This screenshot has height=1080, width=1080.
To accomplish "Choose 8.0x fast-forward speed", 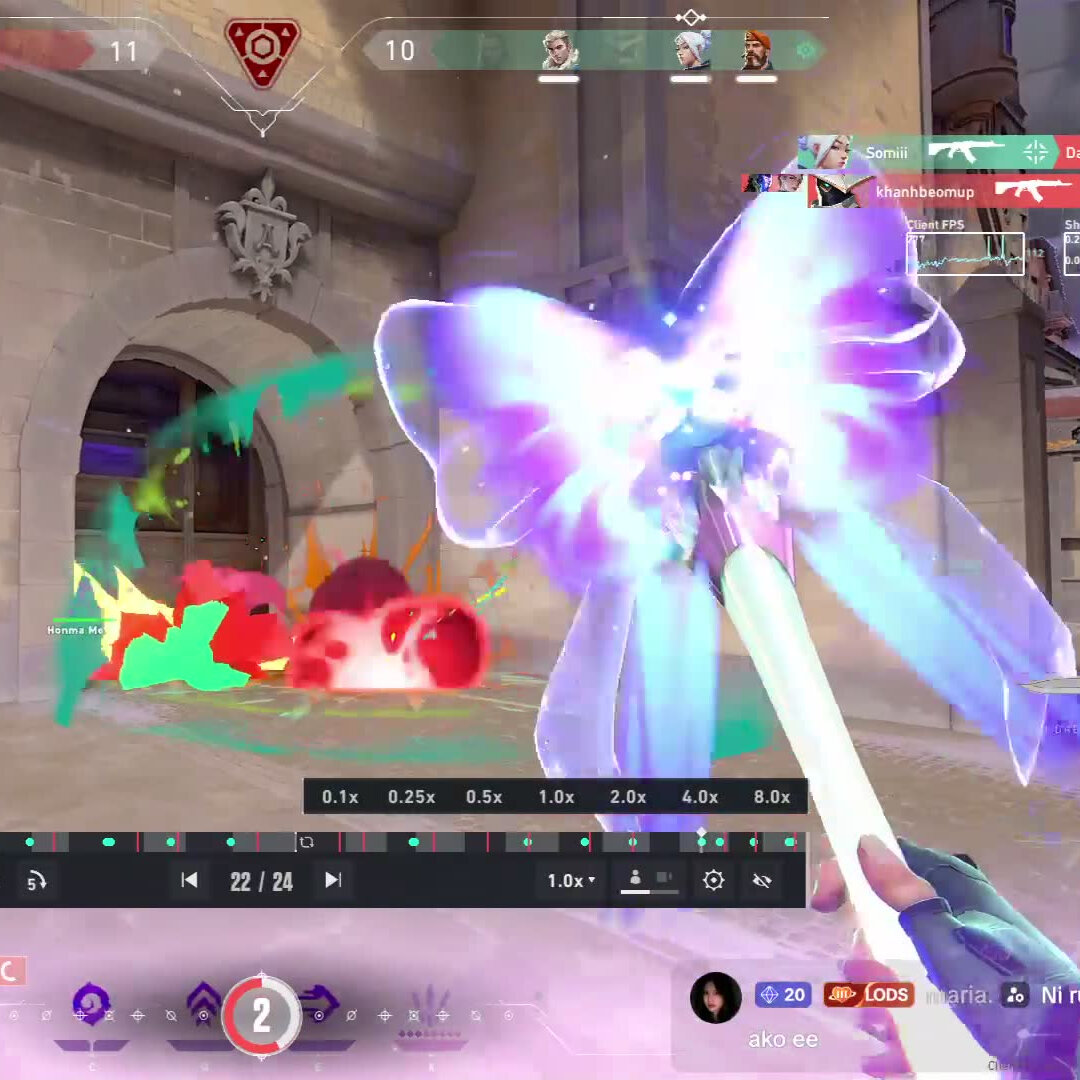I will 772,797.
